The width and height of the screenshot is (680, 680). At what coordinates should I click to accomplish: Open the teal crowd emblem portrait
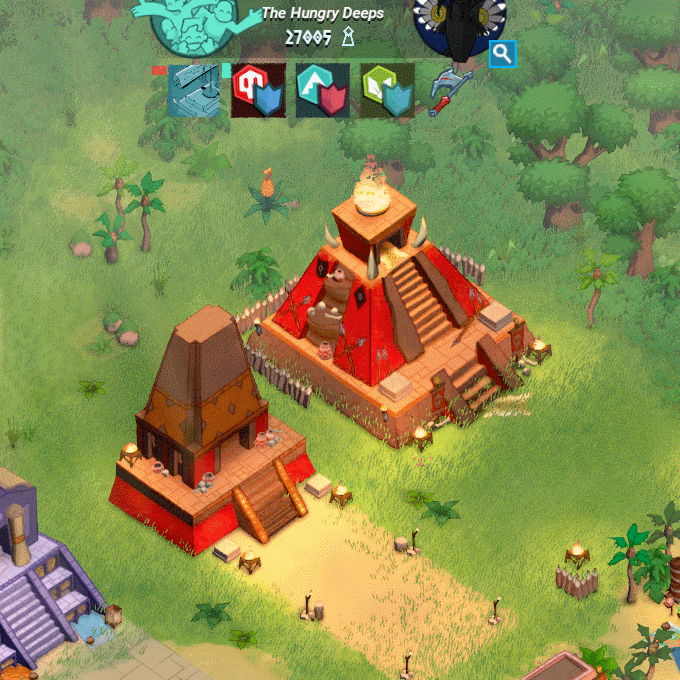(x=196, y=24)
